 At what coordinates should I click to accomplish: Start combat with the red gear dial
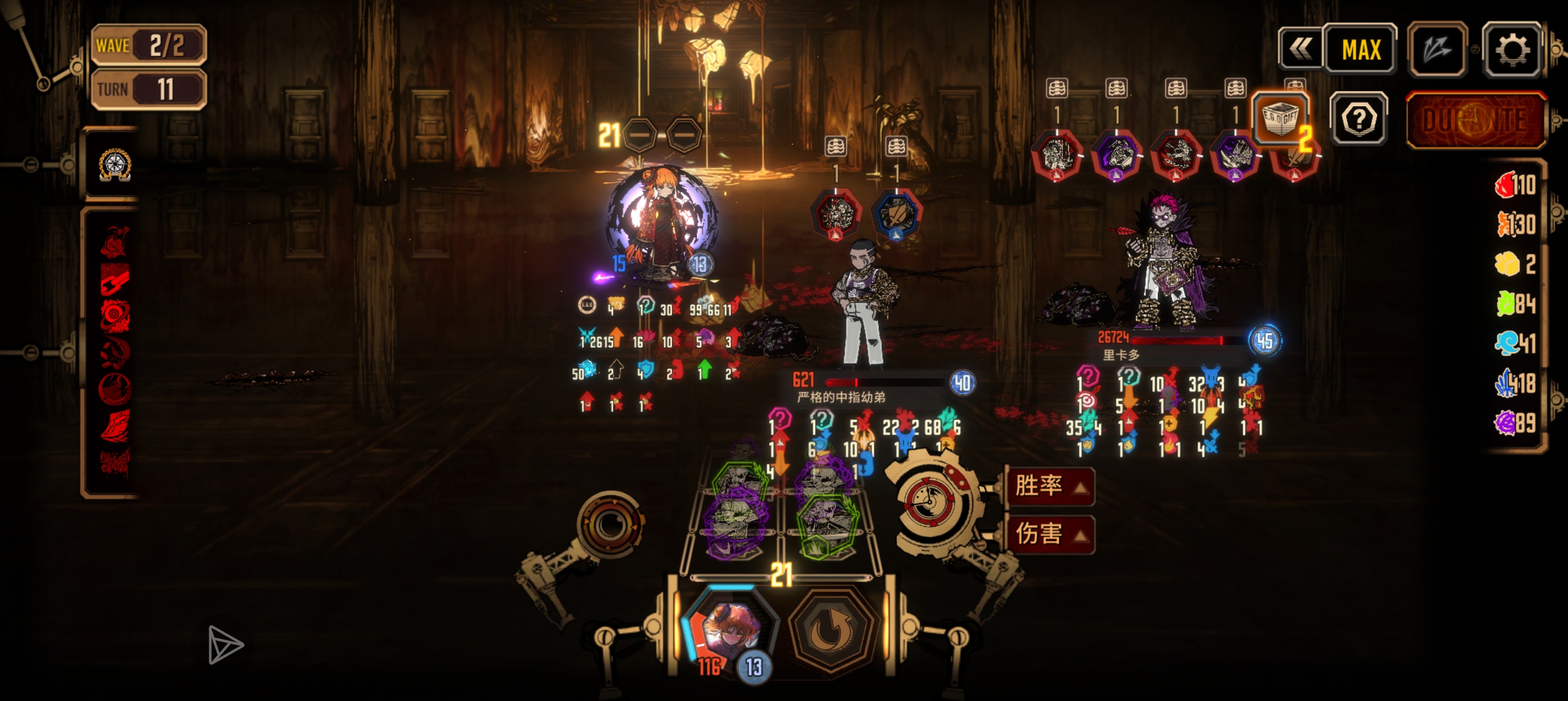pos(929,501)
